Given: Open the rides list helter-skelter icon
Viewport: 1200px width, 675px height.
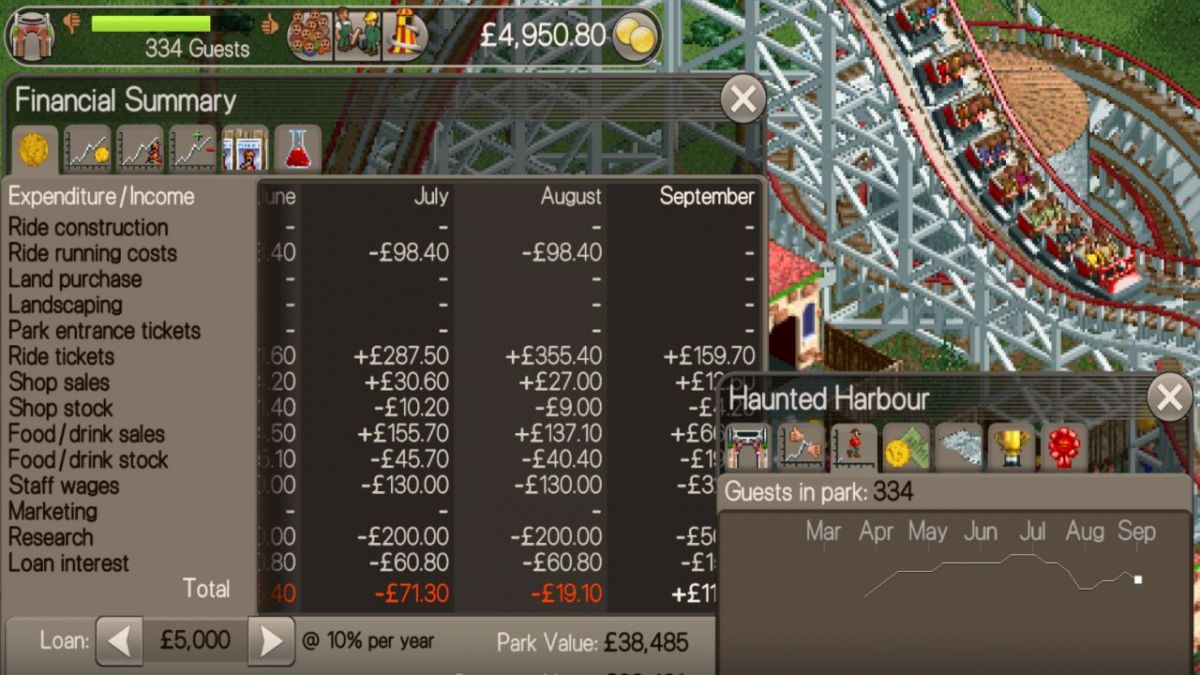Looking at the screenshot, I should 404,36.
